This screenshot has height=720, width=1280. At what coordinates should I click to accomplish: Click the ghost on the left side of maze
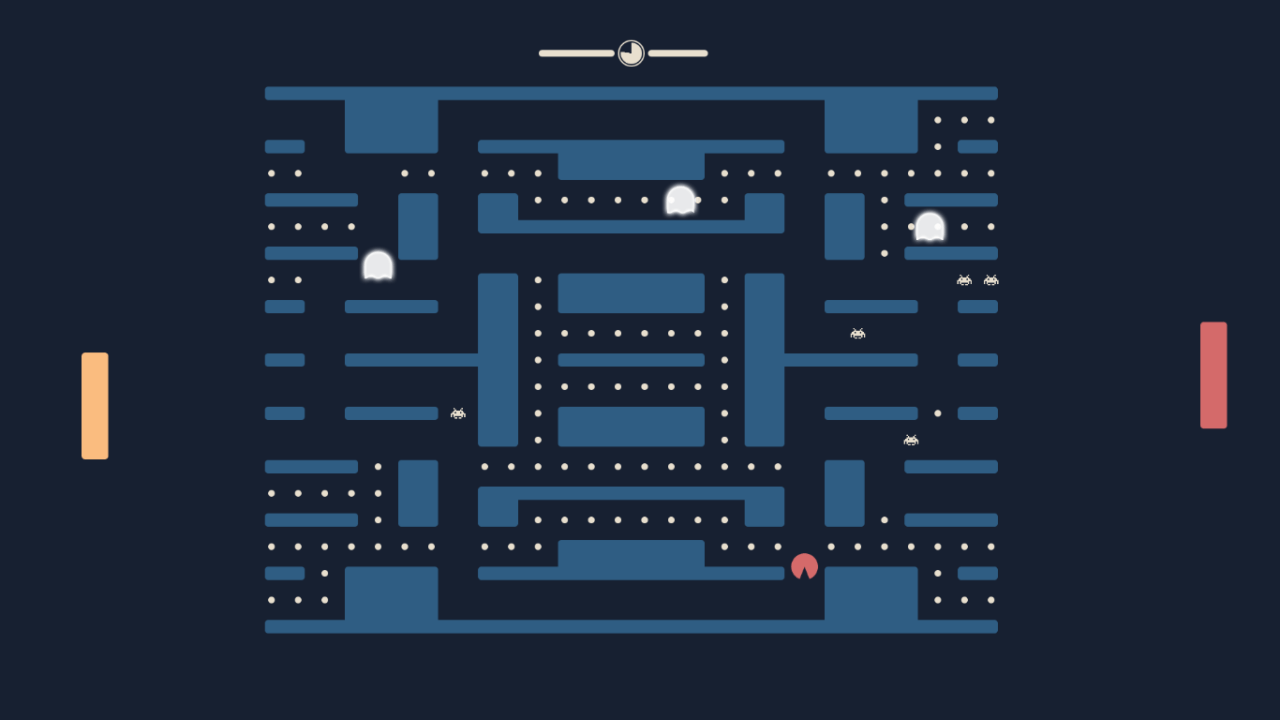[379, 265]
